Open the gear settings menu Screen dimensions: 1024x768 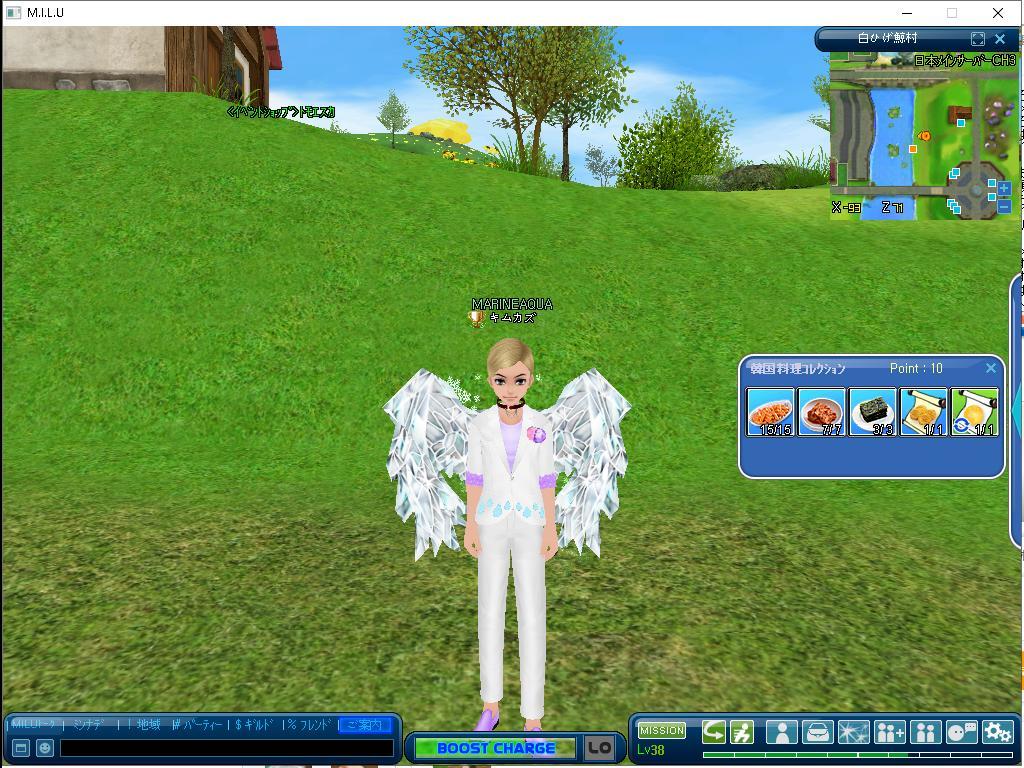pos(997,732)
